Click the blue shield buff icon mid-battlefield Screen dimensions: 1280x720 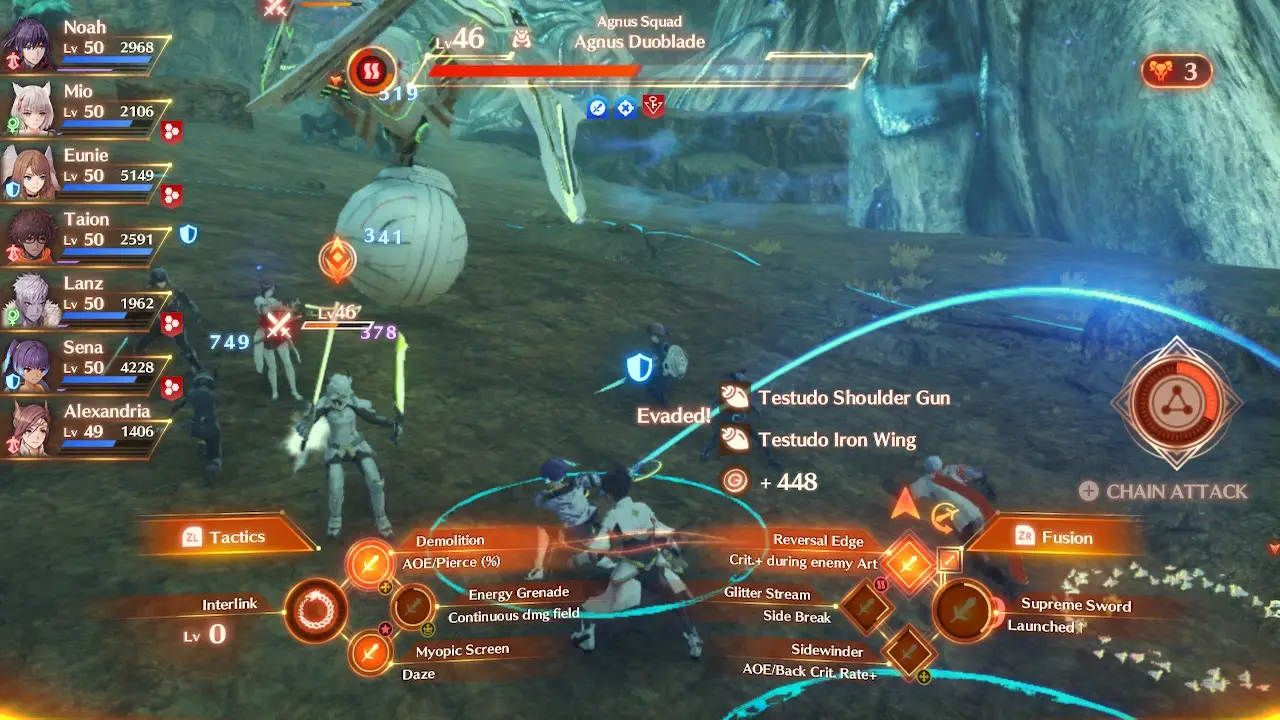tap(638, 369)
